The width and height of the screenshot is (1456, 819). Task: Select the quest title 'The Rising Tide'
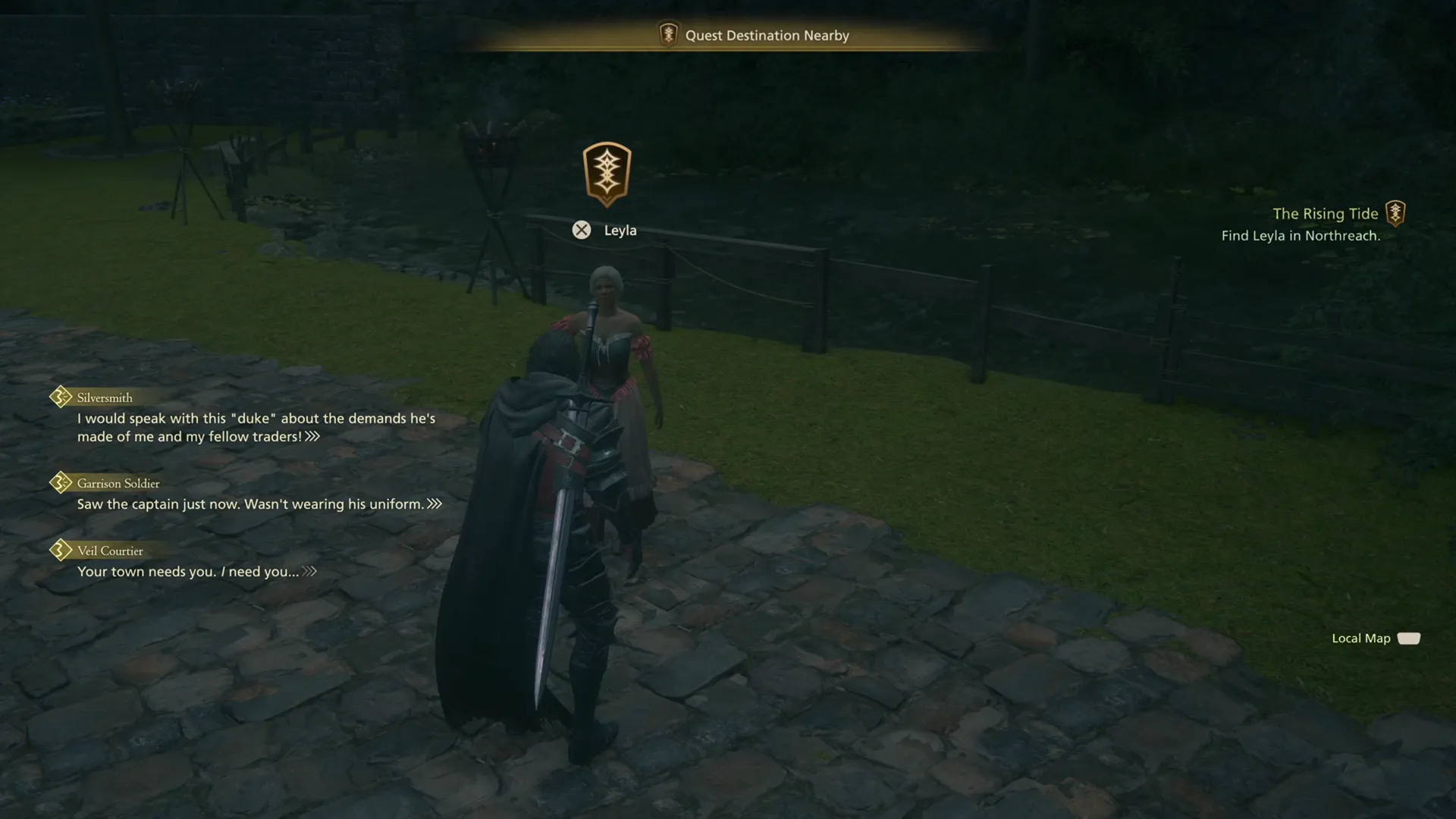pos(1326,213)
